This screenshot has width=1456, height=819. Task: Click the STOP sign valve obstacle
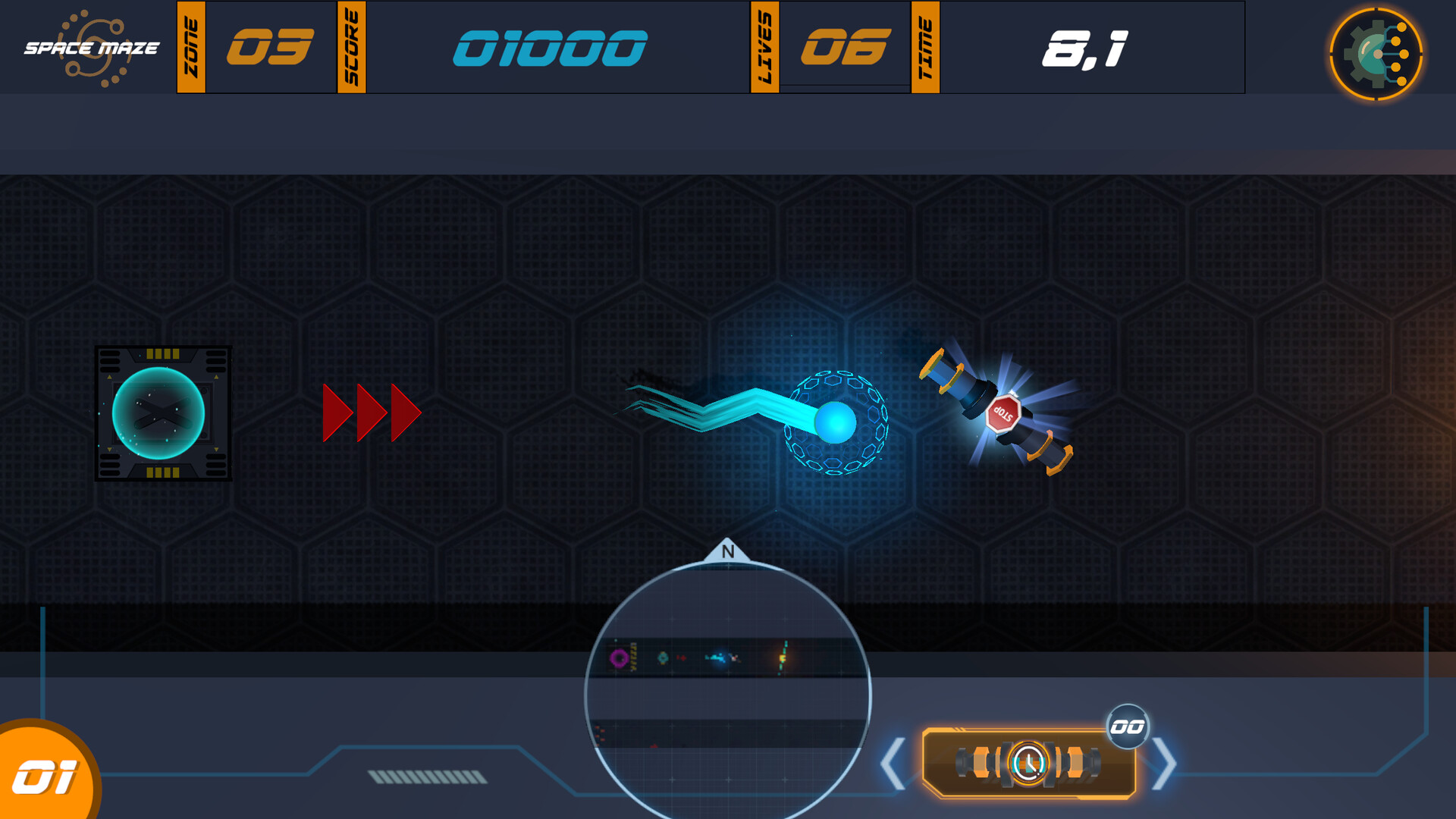(1003, 413)
